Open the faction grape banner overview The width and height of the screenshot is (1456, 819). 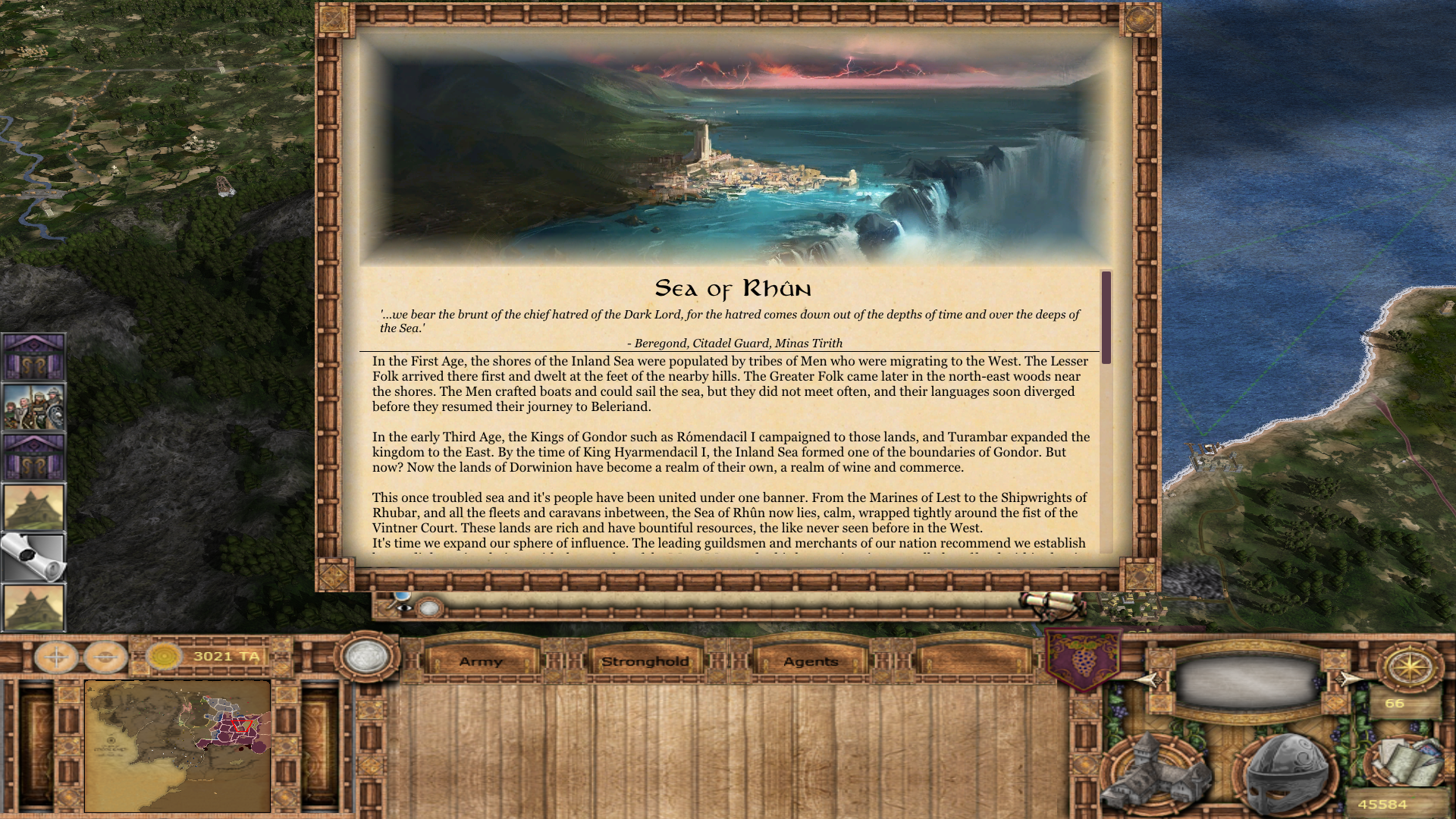pos(1083,658)
